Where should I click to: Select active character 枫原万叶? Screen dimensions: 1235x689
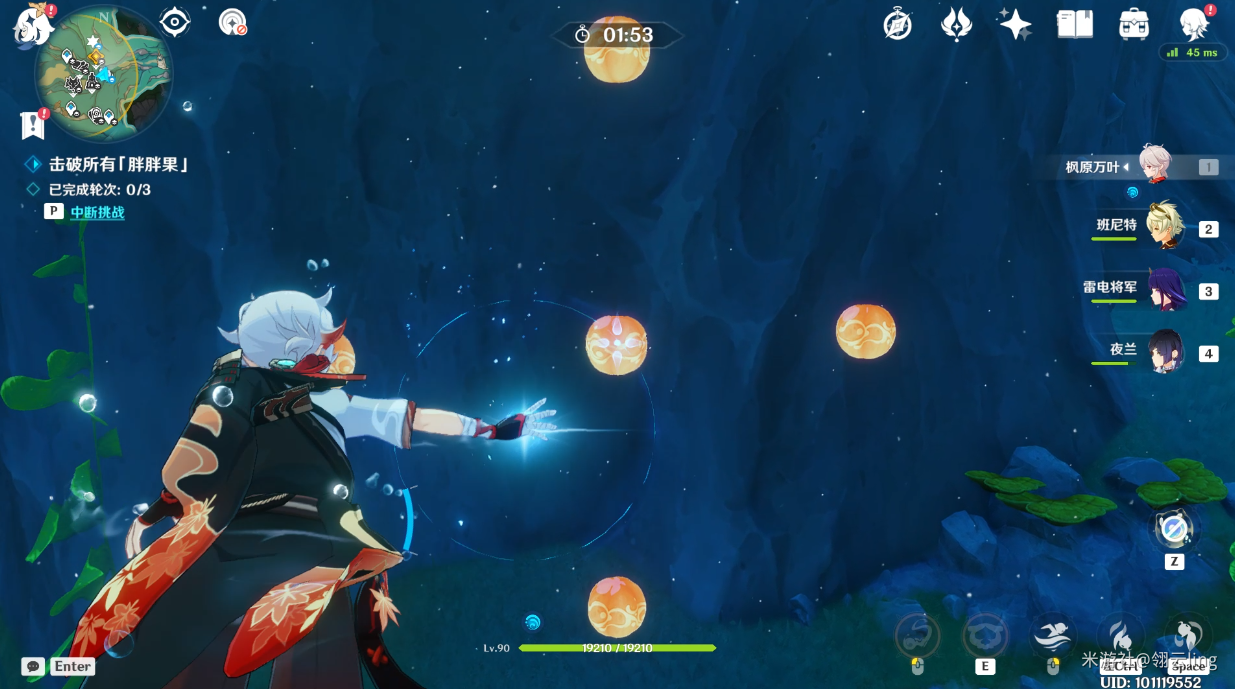point(1155,166)
